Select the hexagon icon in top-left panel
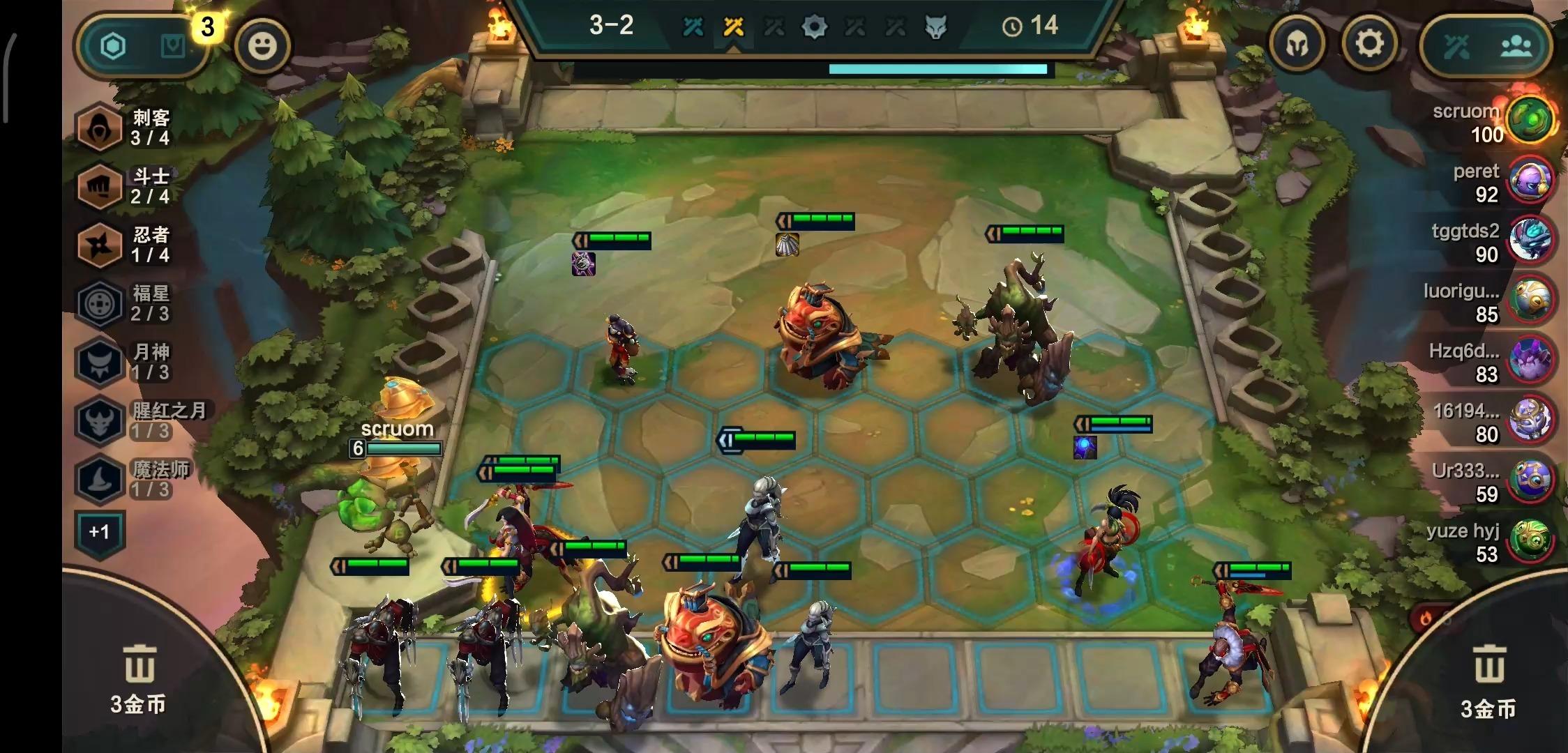 click(114, 47)
